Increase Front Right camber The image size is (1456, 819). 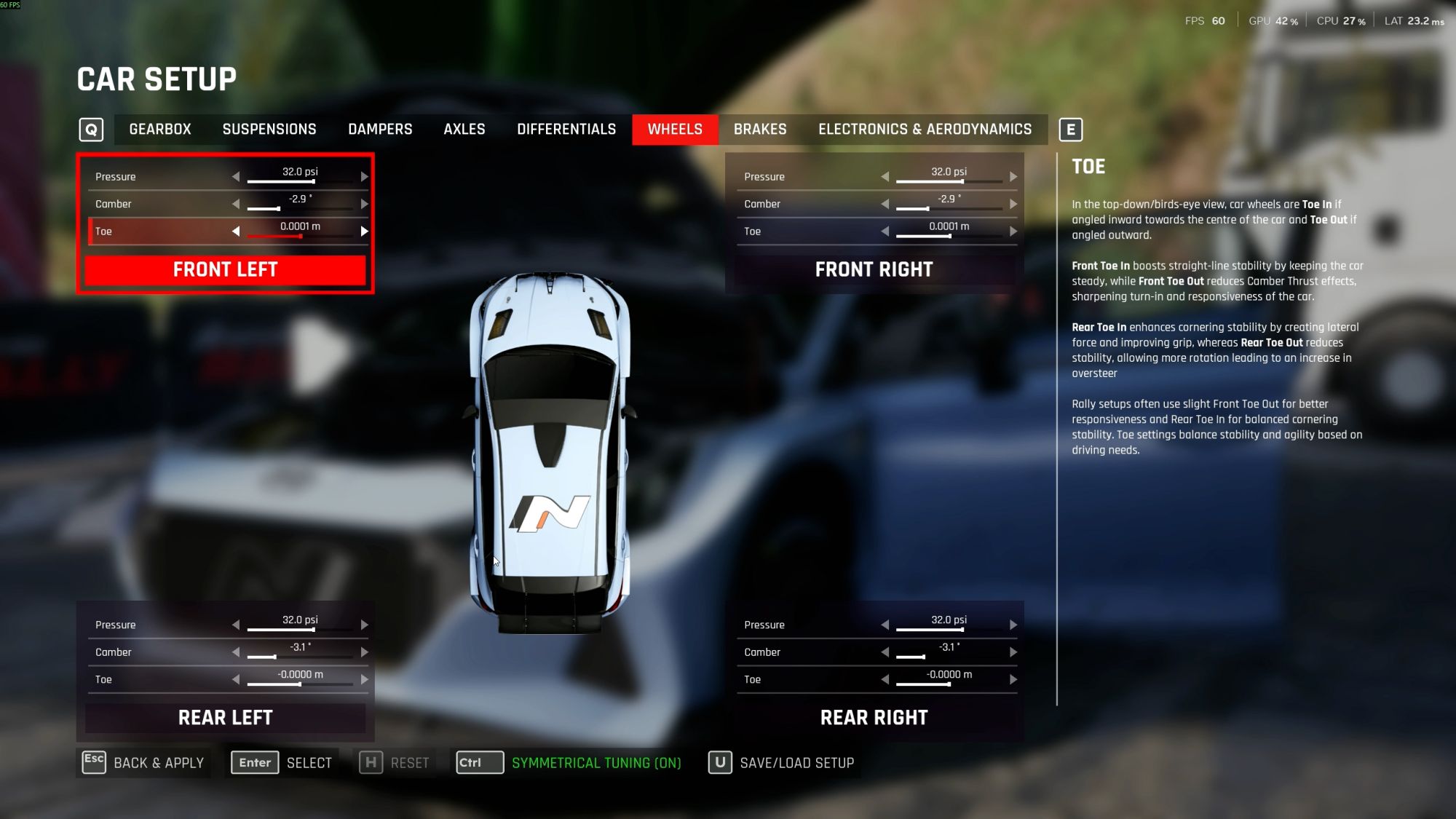[x=1013, y=205]
